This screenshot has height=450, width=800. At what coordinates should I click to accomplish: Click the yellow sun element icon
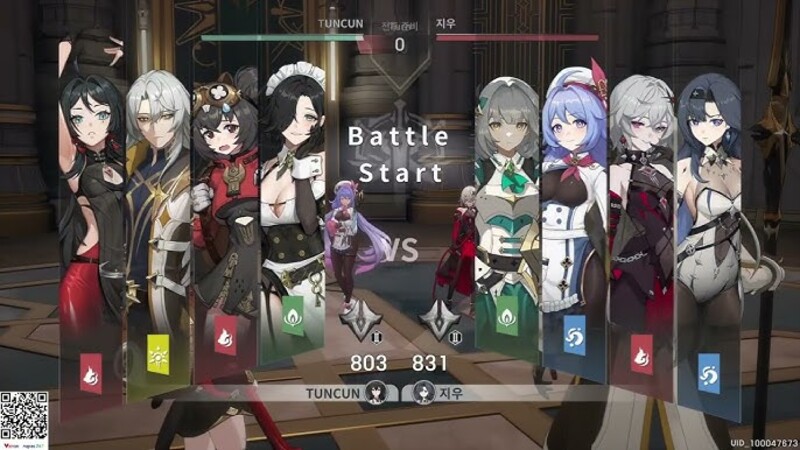(x=157, y=353)
